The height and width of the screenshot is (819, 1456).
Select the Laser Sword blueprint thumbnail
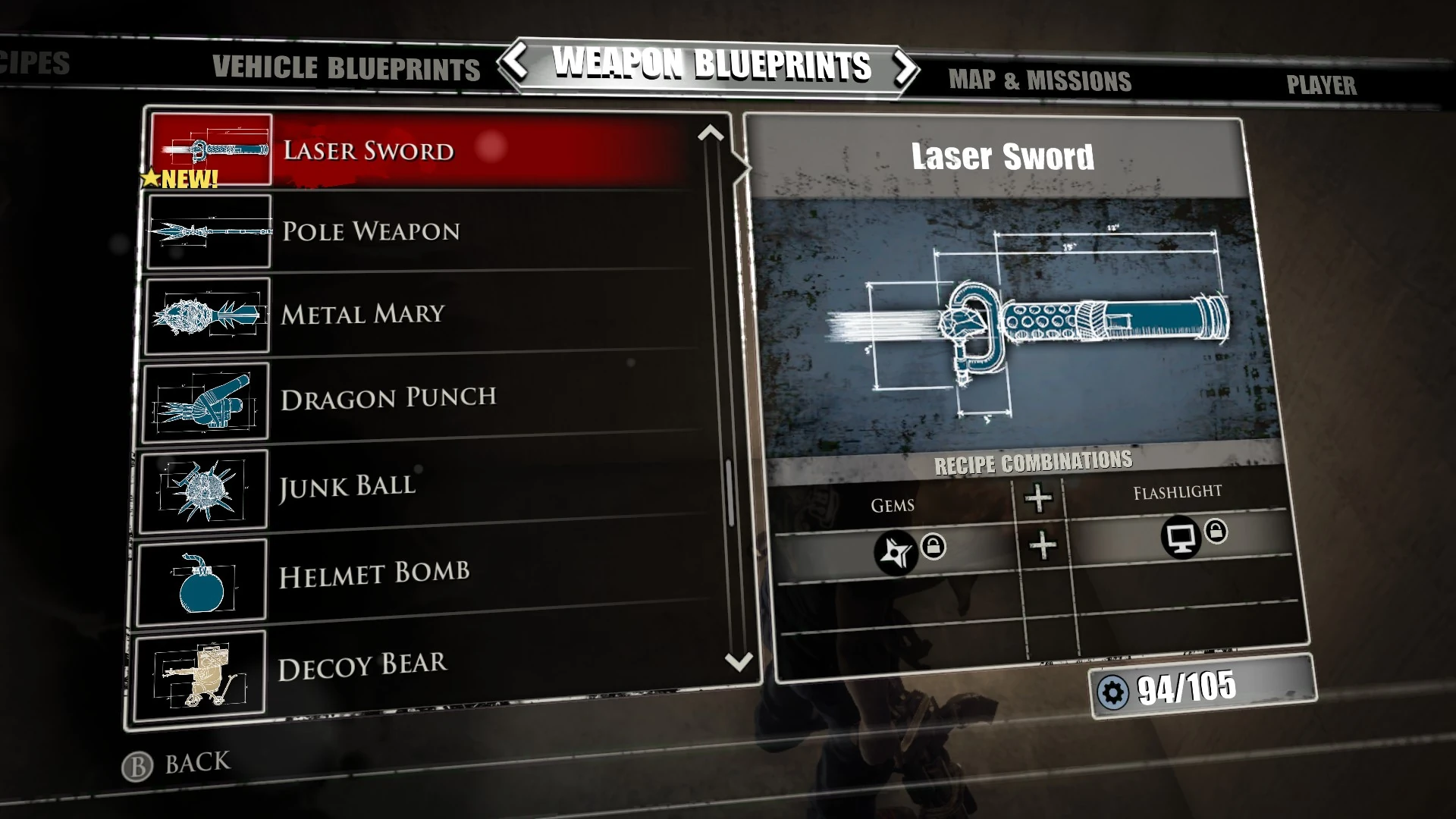click(212, 149)
